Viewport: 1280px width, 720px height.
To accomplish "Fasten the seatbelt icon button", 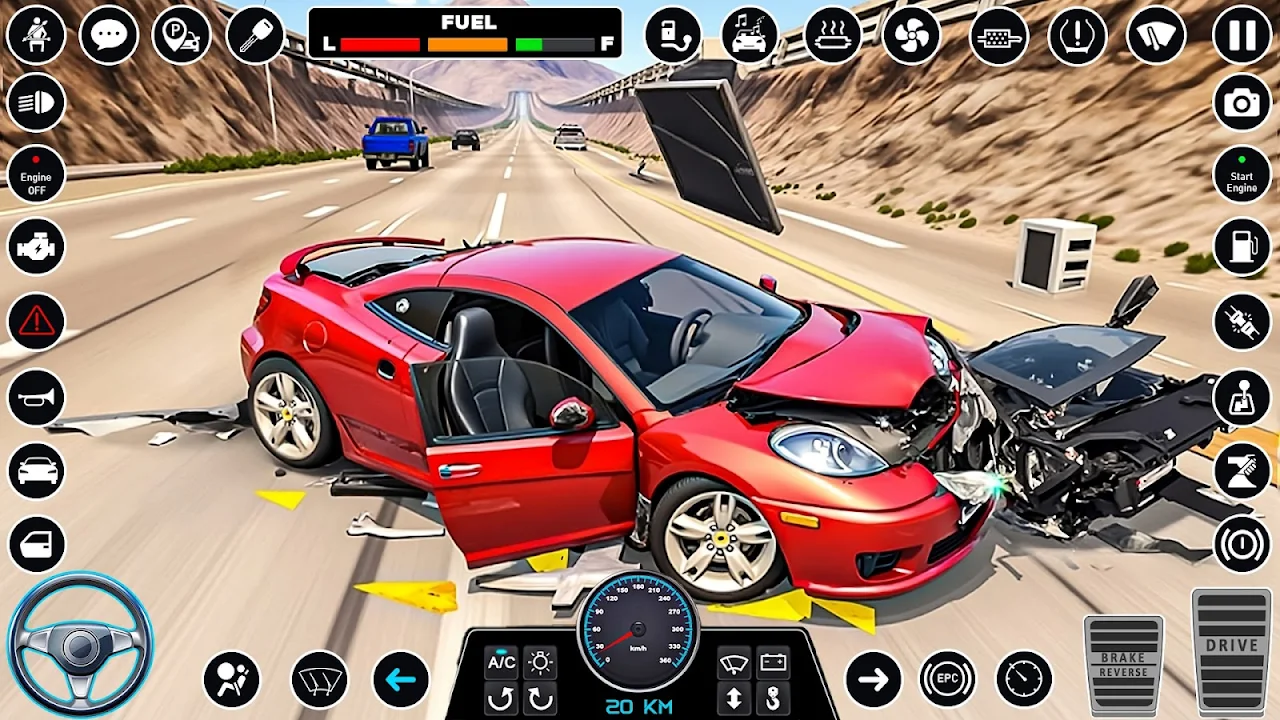I will pyautogui.click(x=36, y=35).
